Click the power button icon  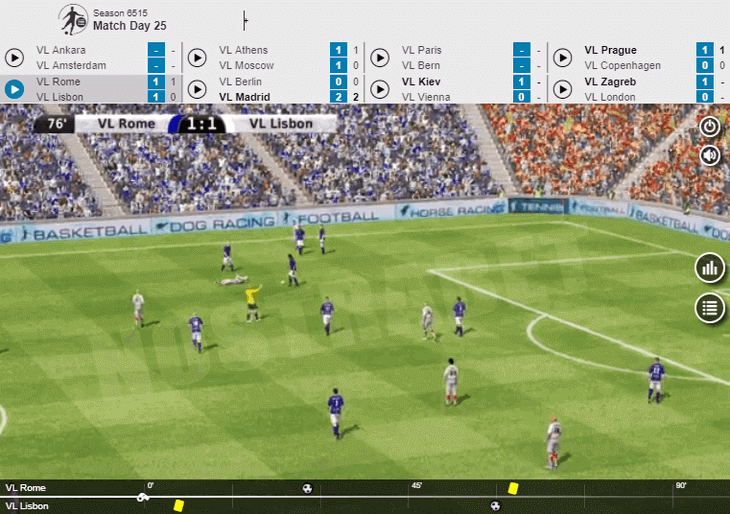point(710,127)
